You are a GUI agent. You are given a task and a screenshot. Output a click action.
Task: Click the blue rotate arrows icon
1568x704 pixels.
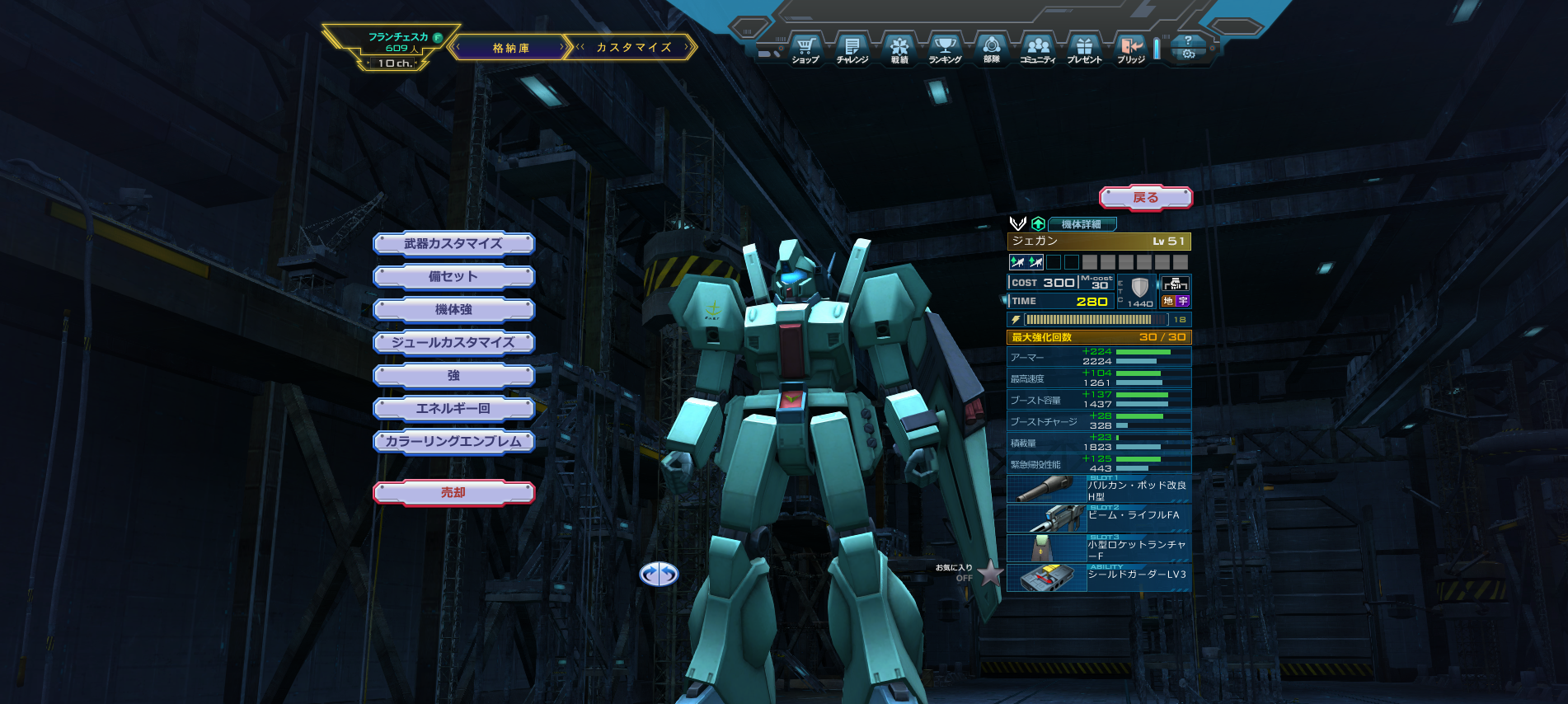click(659, 574)
